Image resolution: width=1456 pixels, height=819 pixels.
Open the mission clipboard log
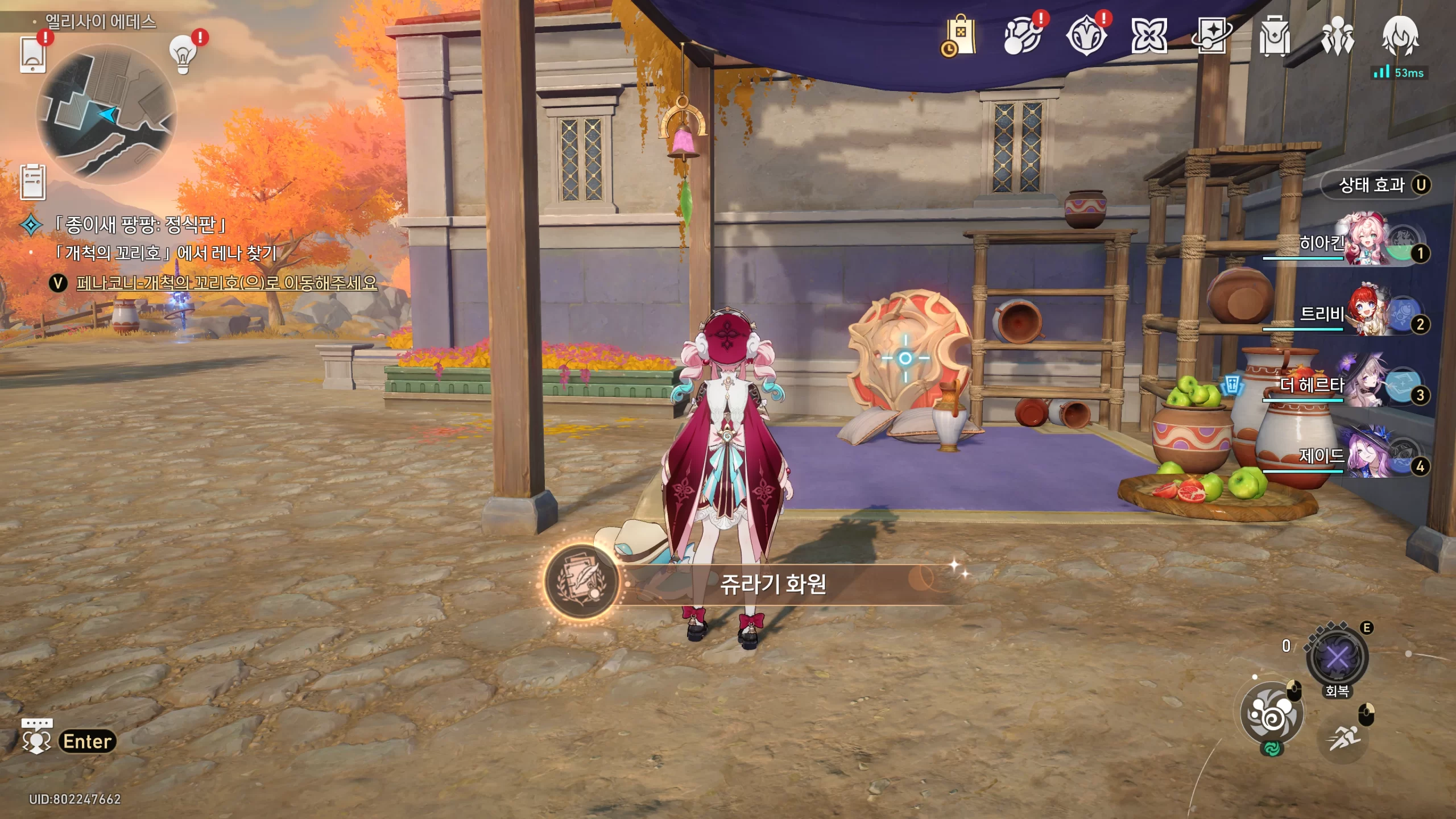[33, 183]
